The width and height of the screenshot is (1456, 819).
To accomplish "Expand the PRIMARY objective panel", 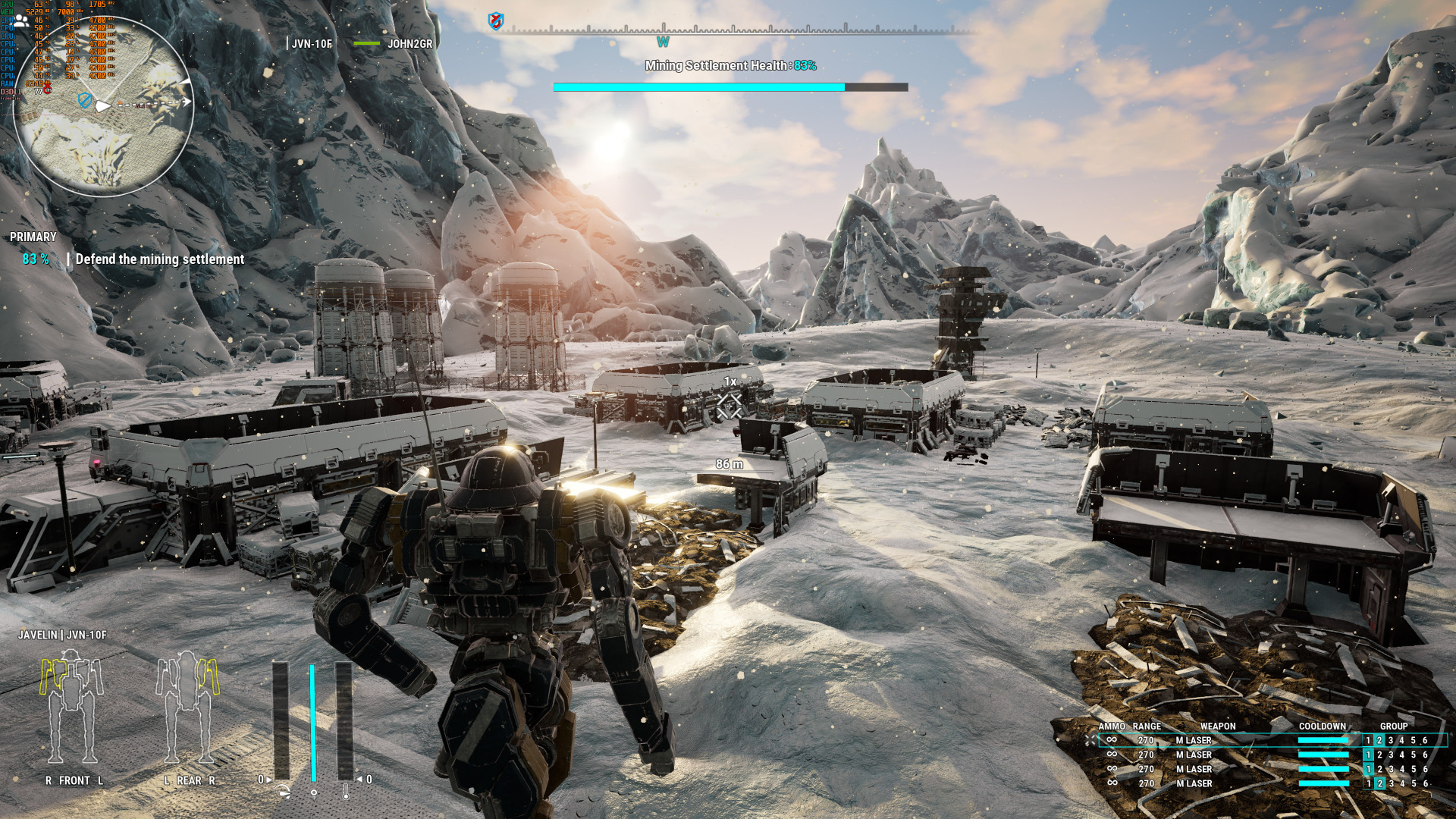I will point(32,237).
